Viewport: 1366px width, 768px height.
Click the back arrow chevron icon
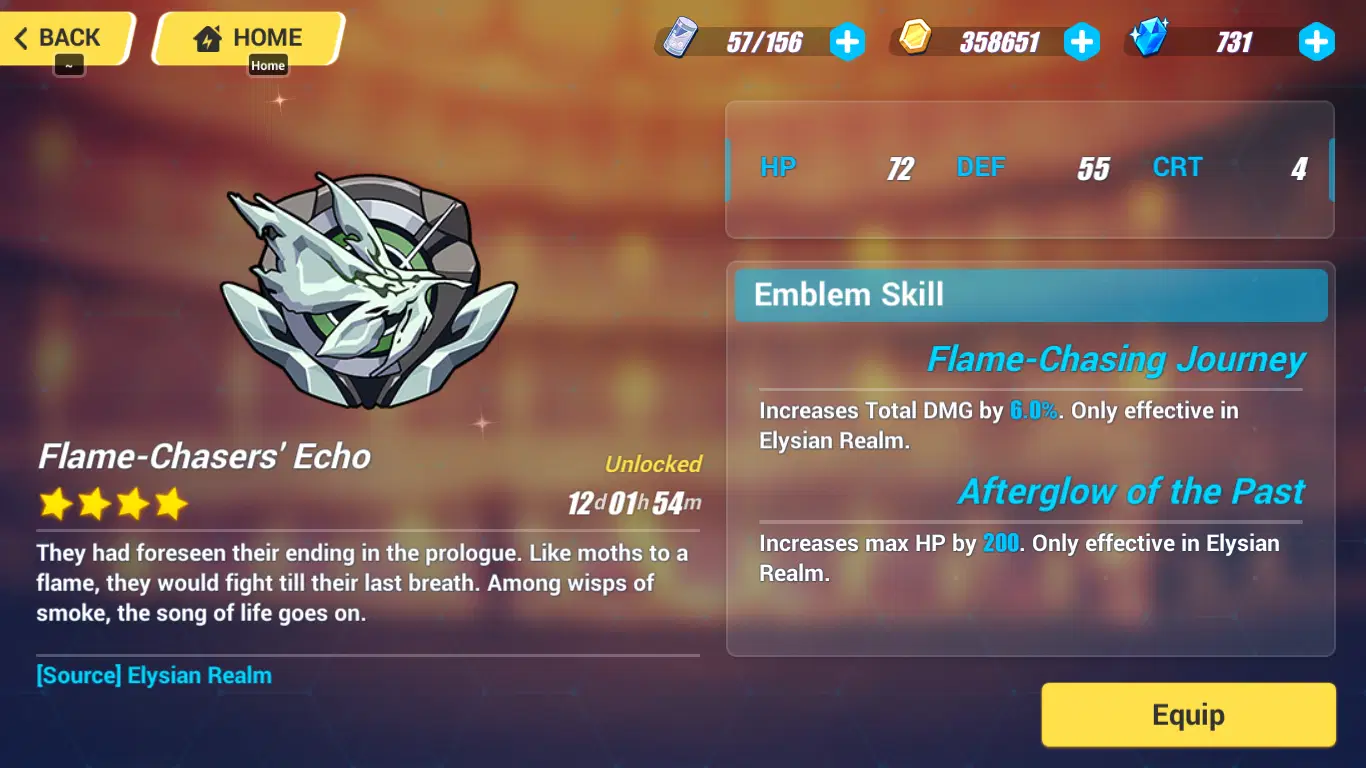click(x=22, y=37)
